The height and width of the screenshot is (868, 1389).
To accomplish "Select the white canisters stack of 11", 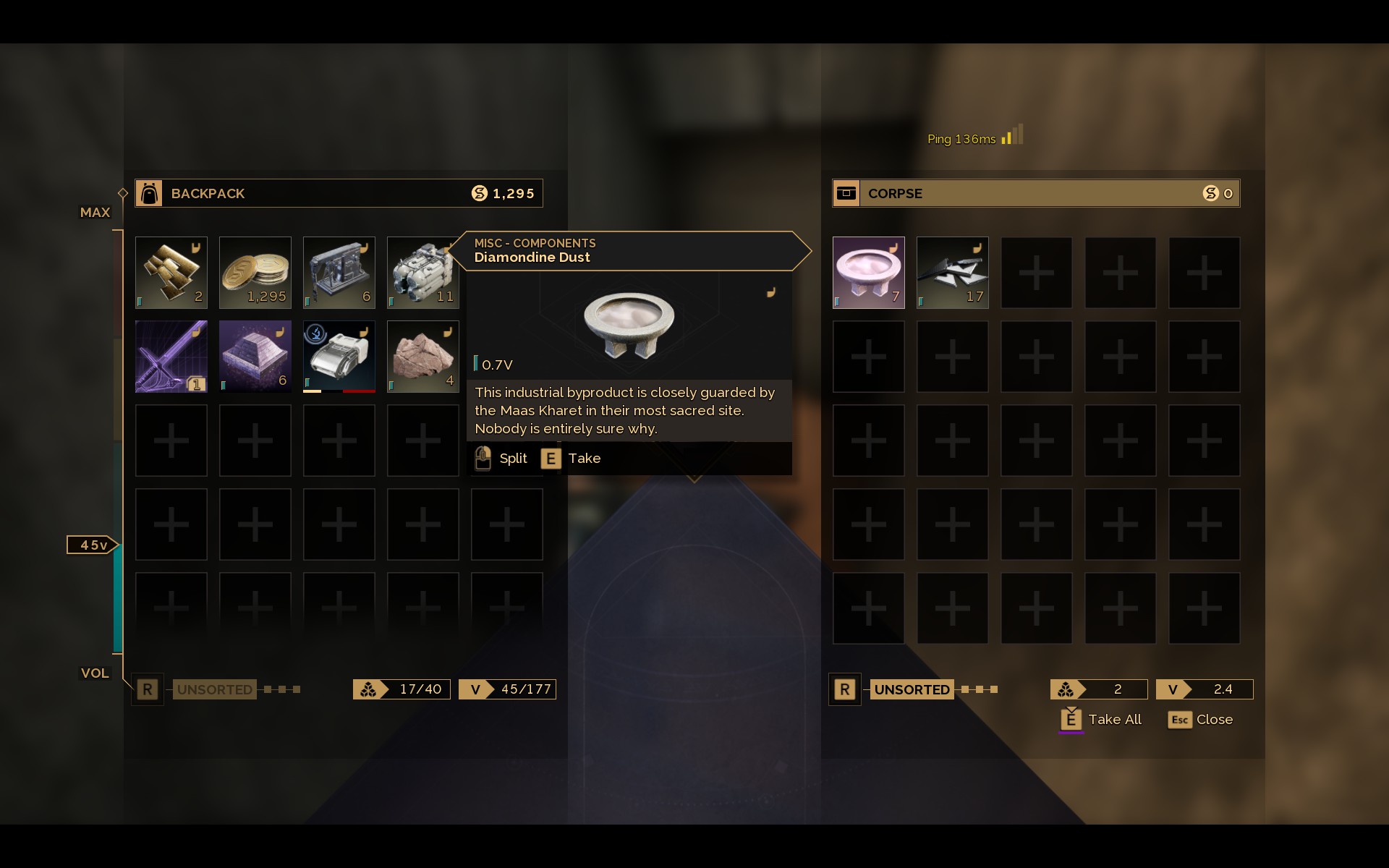I will pos(422,273).
